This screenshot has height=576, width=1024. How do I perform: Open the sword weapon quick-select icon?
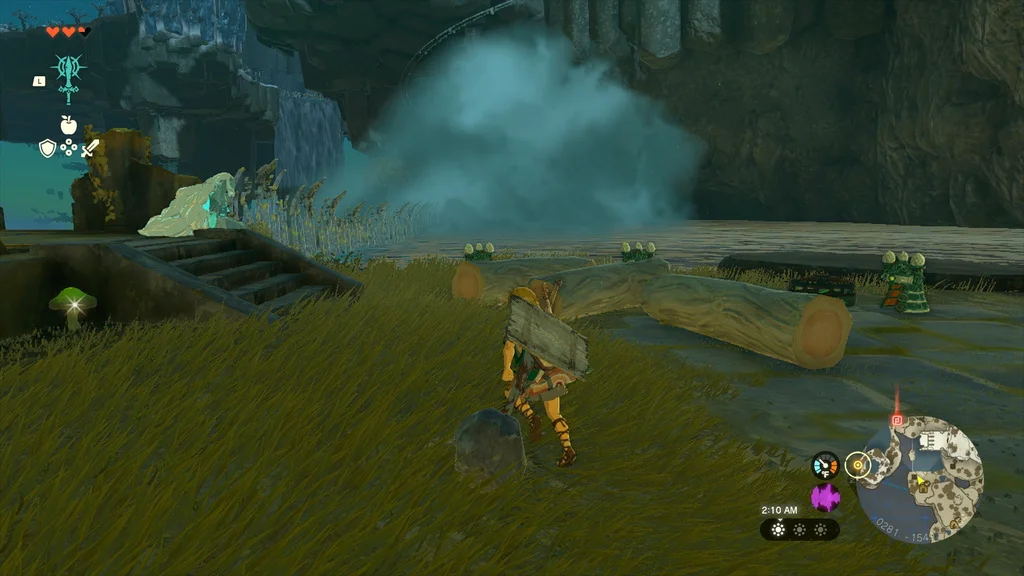90,149
